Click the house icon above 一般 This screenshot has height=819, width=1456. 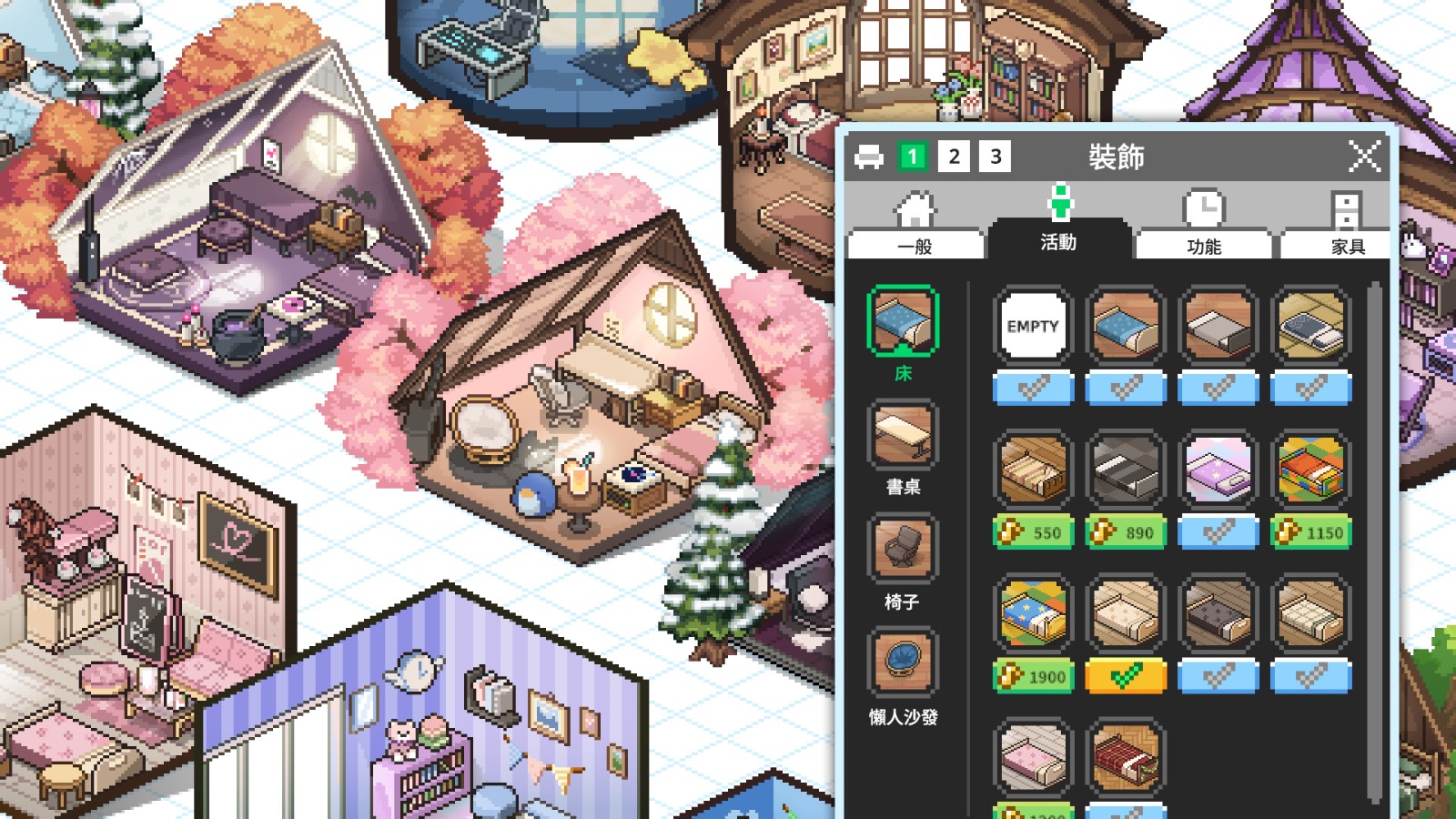coord(914,207)
